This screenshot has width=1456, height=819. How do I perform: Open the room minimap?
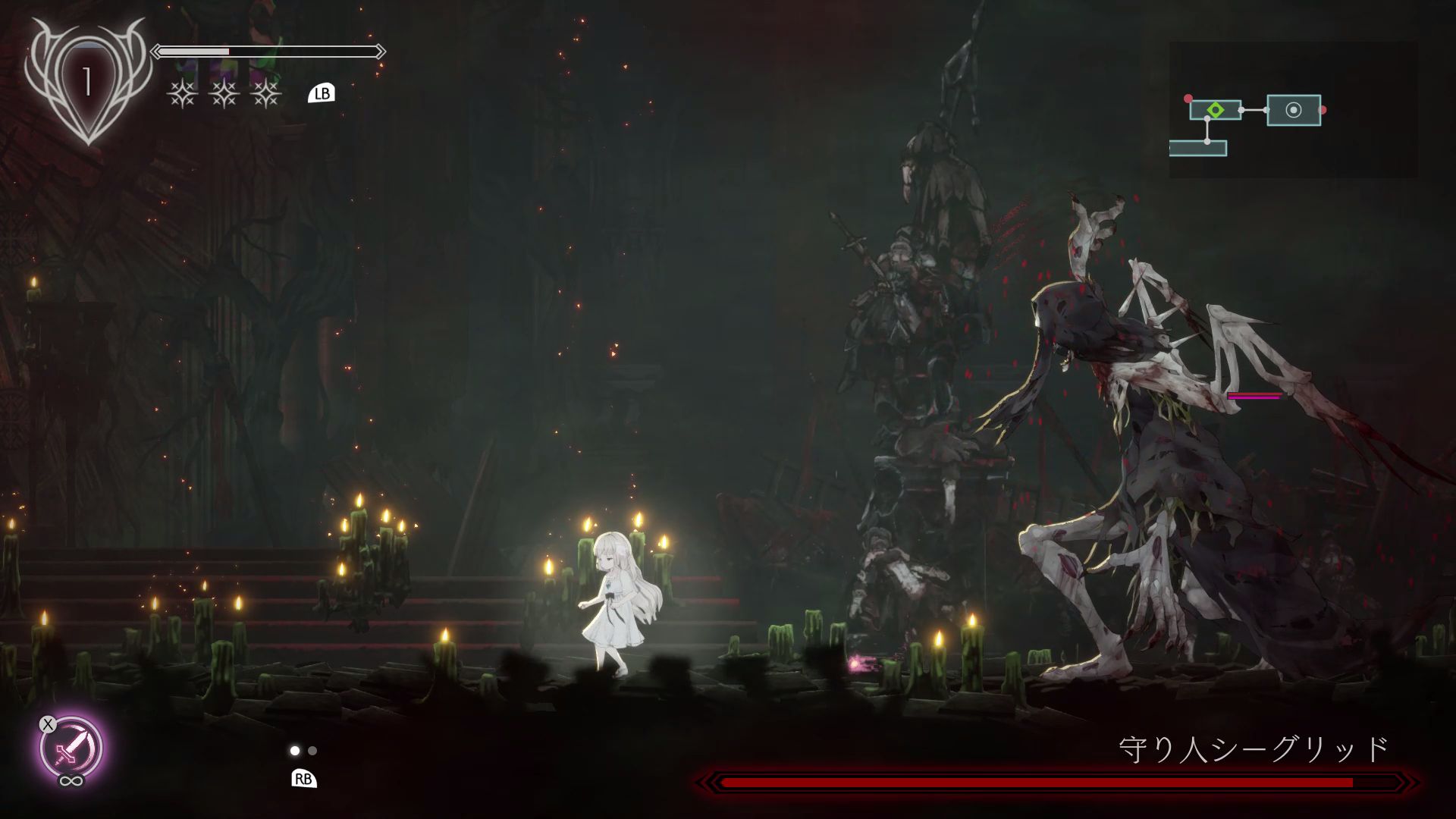[x=1293, y=110]
